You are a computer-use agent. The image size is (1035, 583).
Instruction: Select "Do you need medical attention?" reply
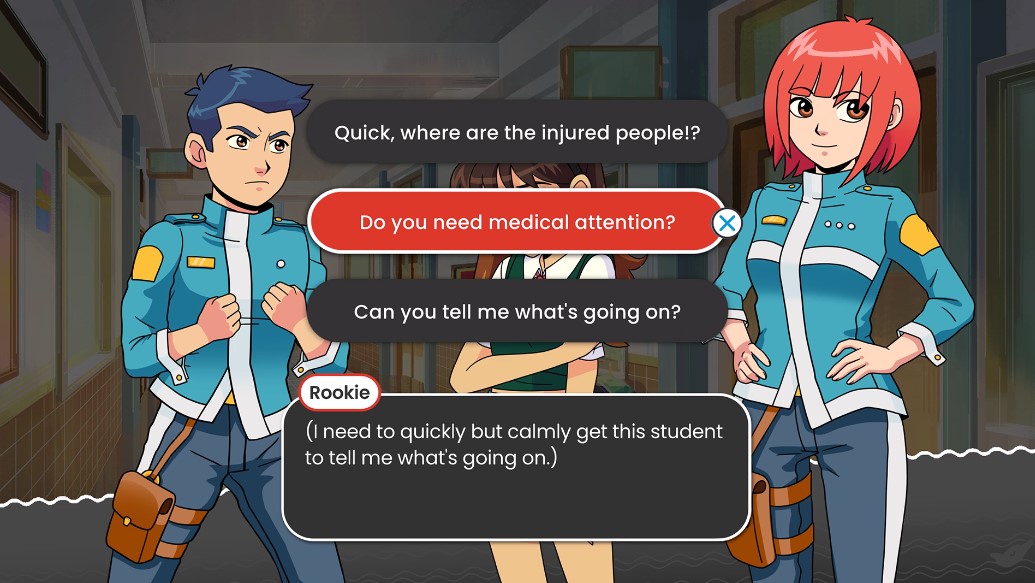click(516, 221)
